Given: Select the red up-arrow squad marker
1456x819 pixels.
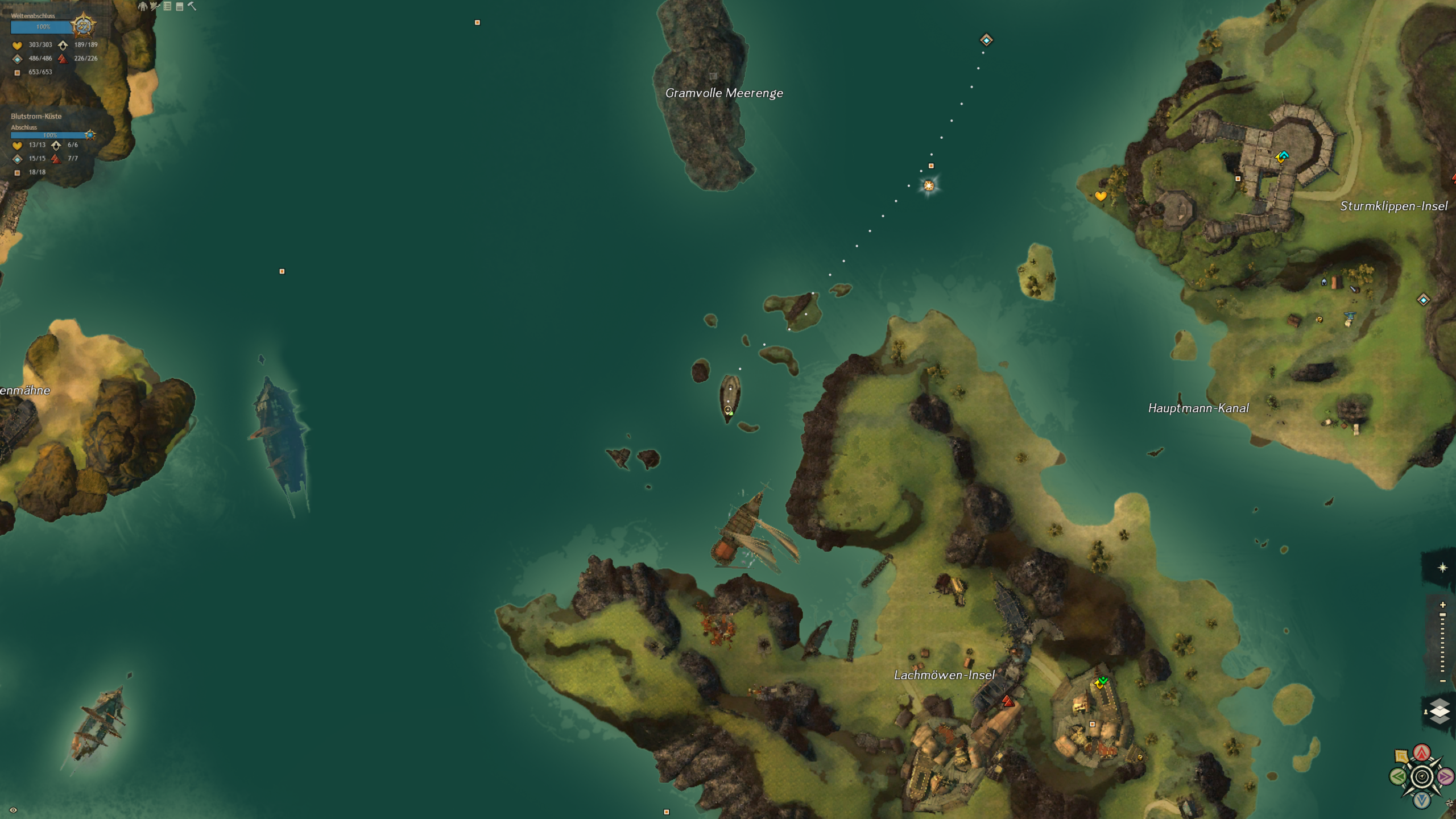Looking at the screenshot, I should click(1422, 753).
